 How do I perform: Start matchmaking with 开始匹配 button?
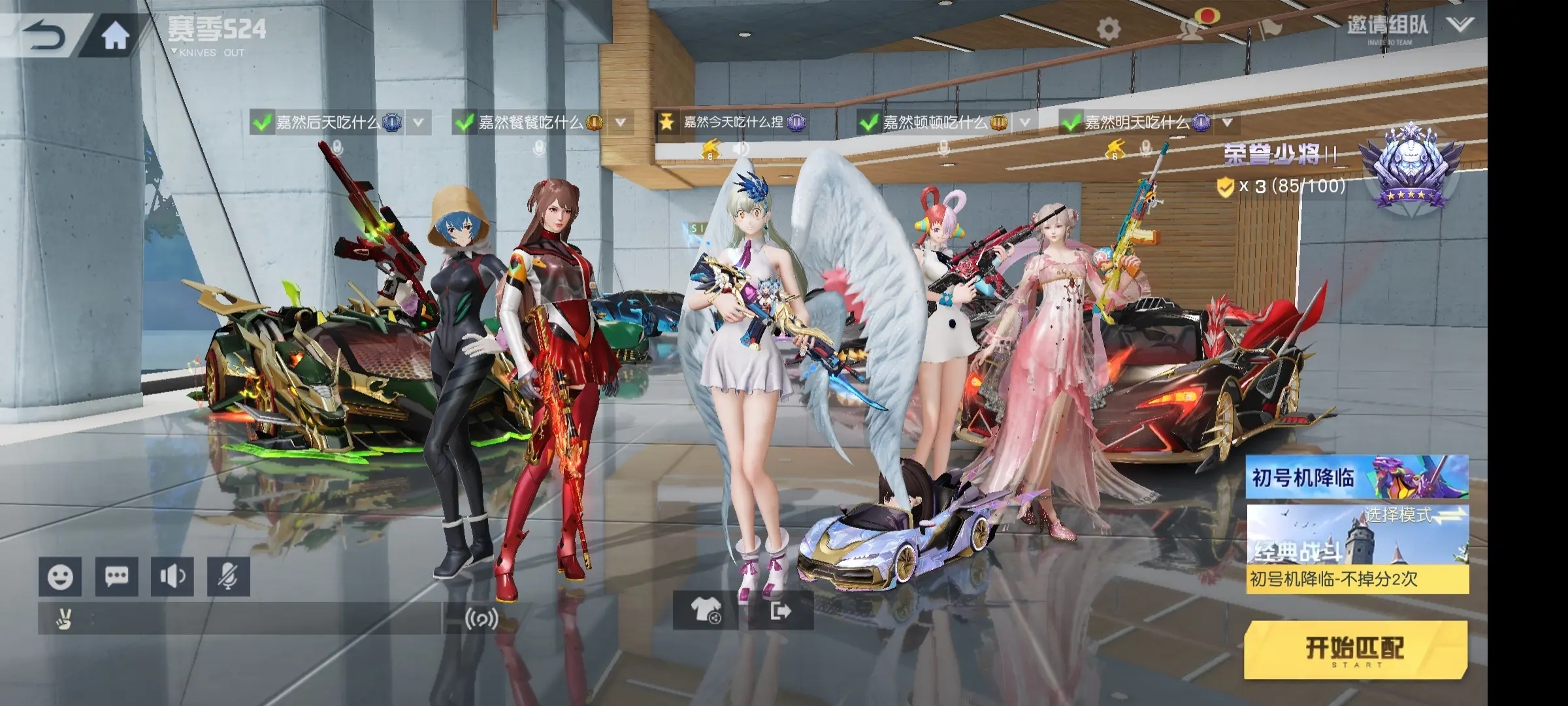1356,649
